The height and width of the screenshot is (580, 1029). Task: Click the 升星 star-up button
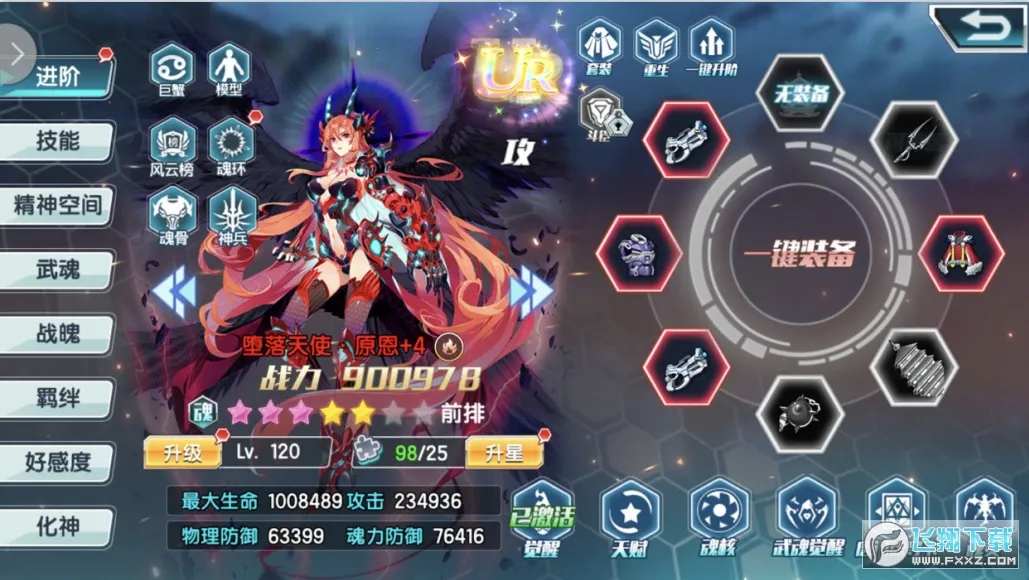click(x=503, y=452)
